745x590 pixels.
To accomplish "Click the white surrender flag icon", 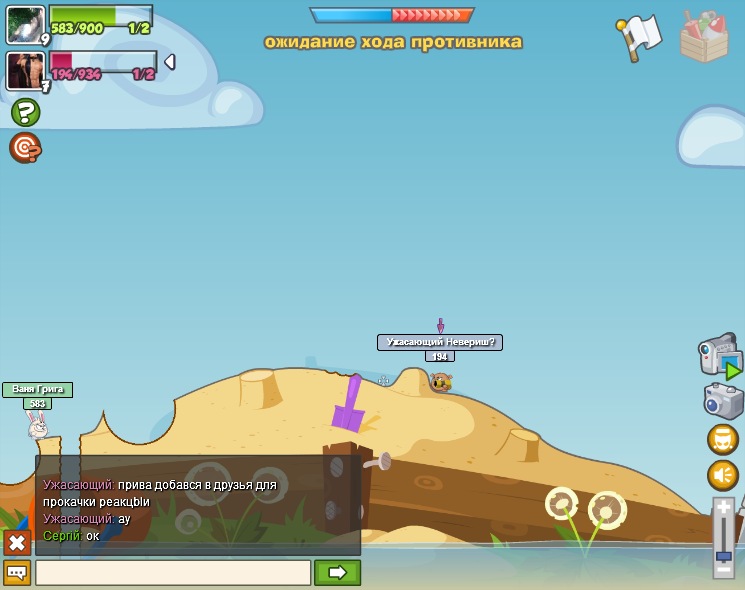I will pyautogui.click(x=639, y=38).
